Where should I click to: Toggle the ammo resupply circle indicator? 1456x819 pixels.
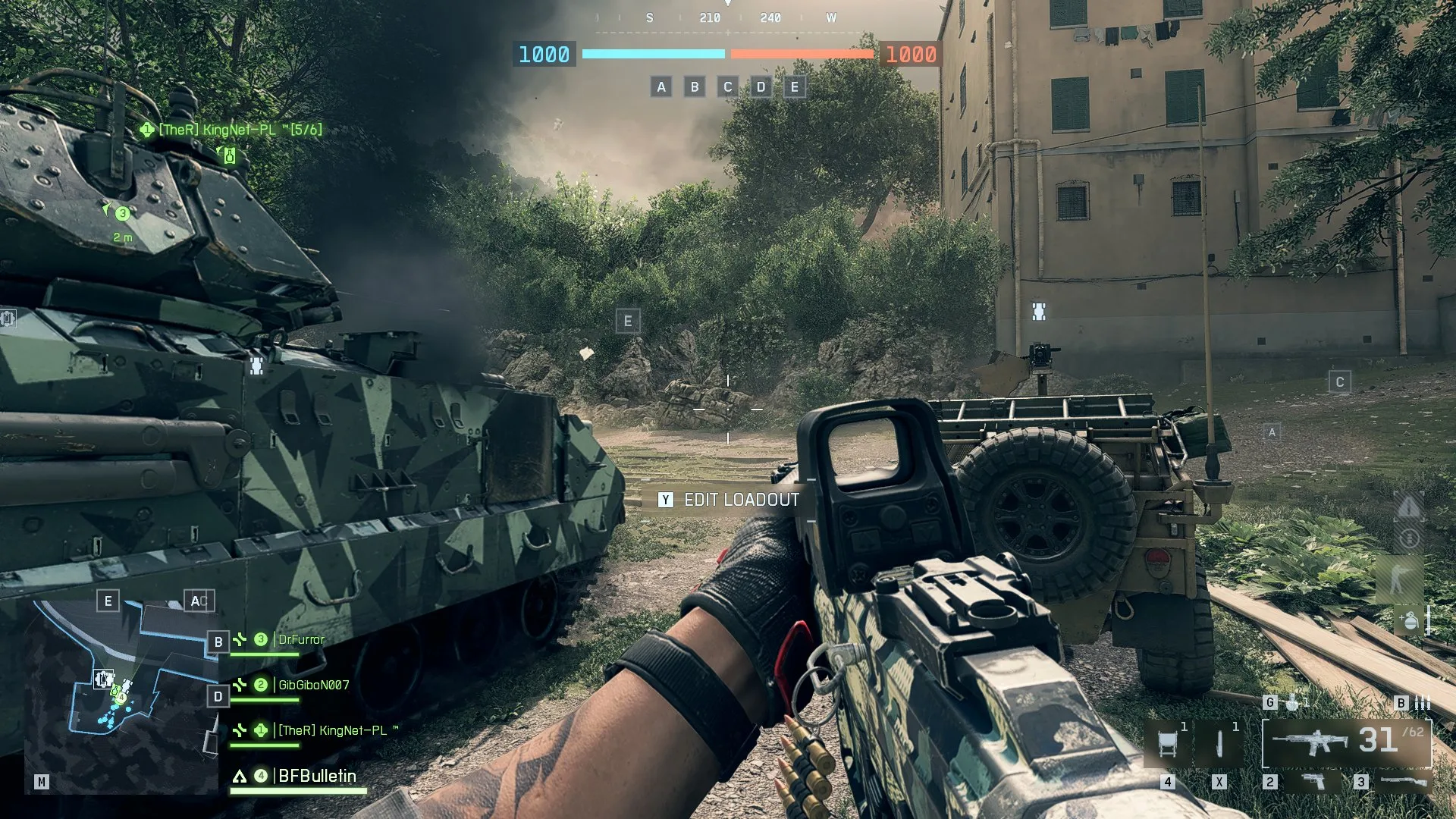[1409, 538]
